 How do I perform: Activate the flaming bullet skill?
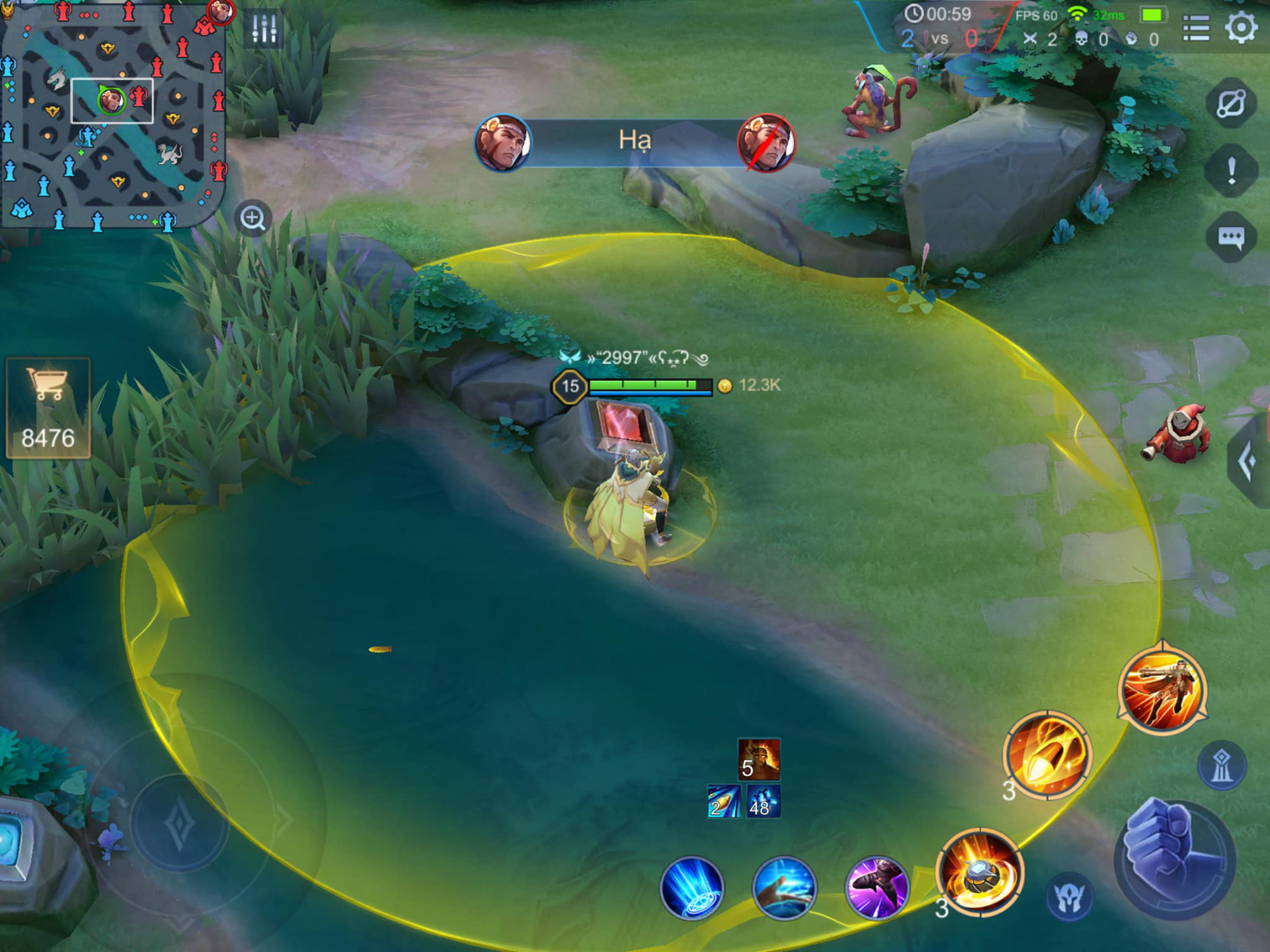pyautogui.click(x=1046, y=755)
